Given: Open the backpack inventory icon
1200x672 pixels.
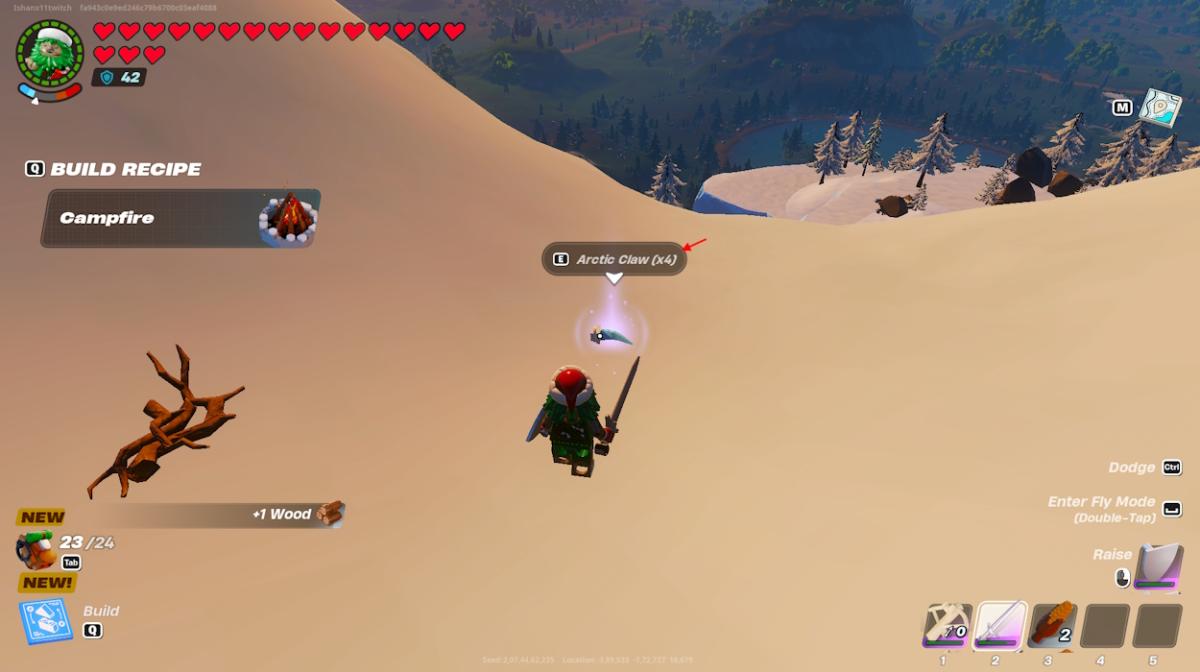Looking at the screenshot, I should pos(36,549).
